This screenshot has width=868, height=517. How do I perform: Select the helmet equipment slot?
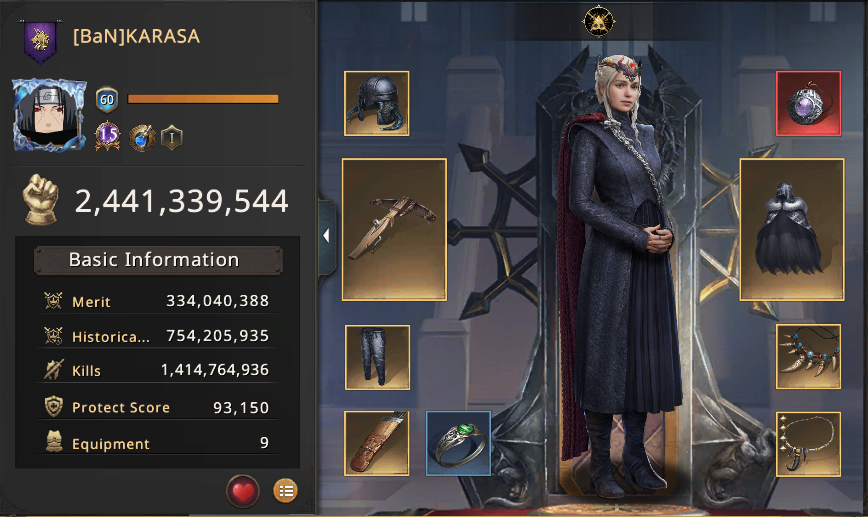coord(377,103)
